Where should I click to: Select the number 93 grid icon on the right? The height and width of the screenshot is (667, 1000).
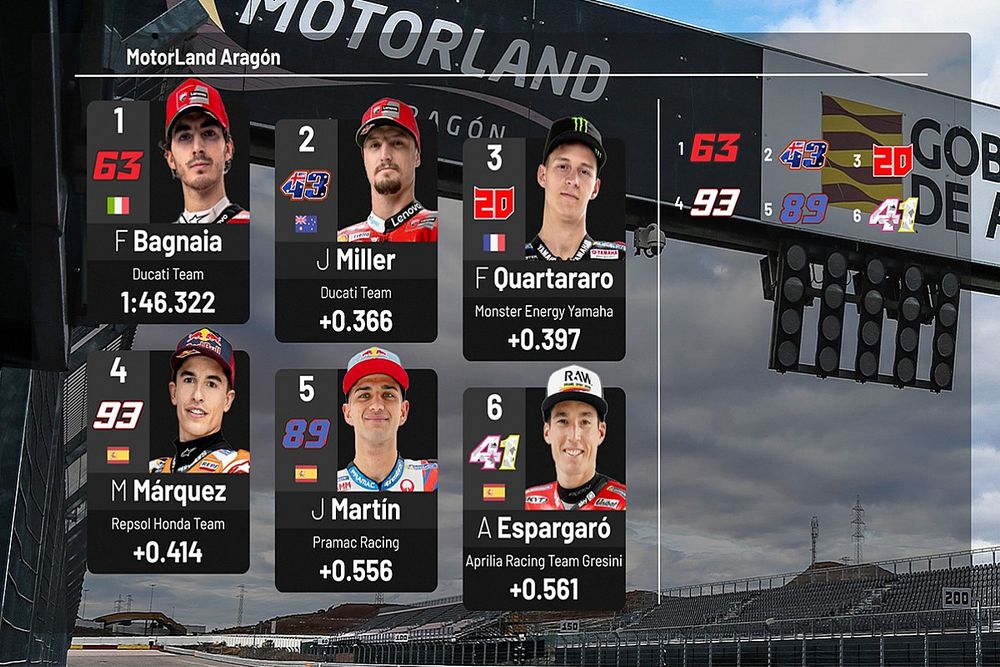(714, 204)
